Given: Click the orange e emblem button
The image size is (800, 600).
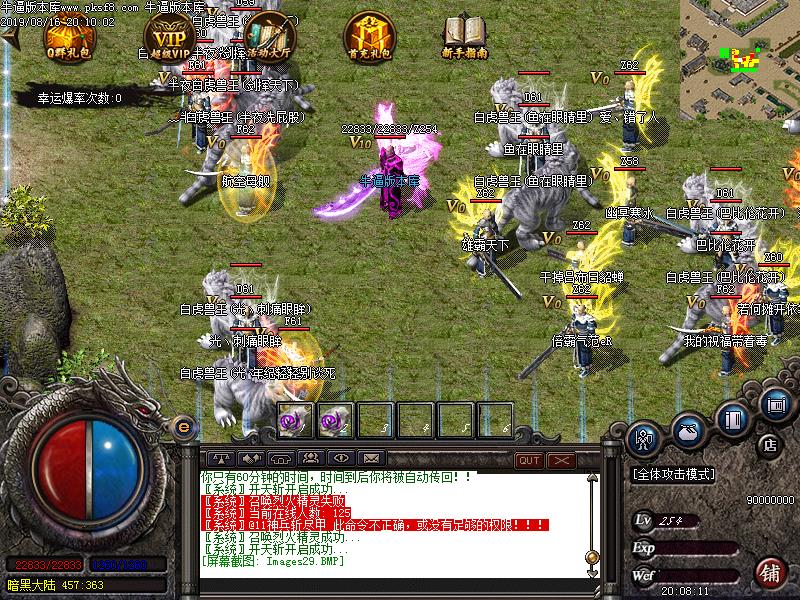Looking at the screenshot, I should [183, 427].
